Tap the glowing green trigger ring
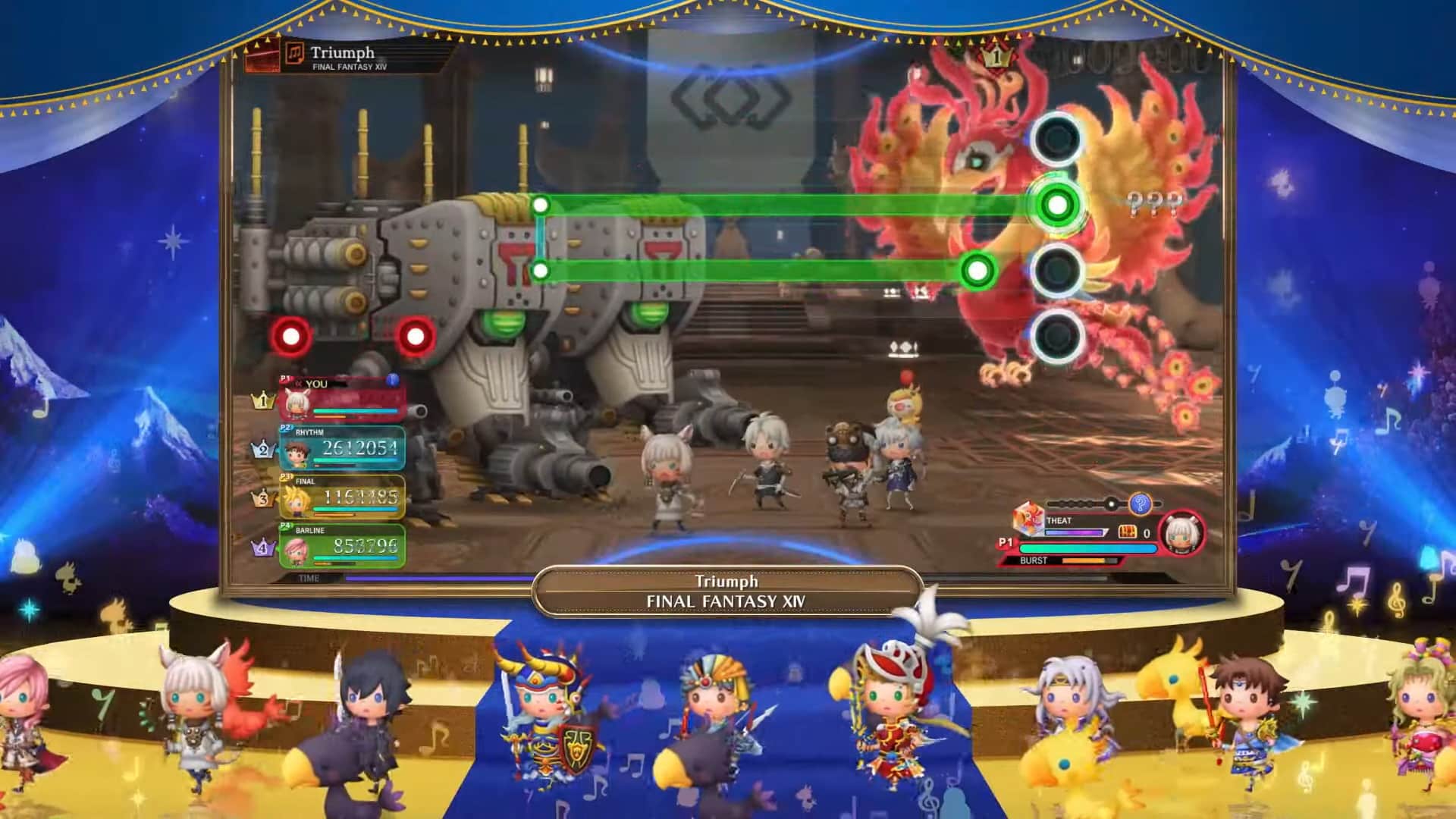 coord(1056,205)
